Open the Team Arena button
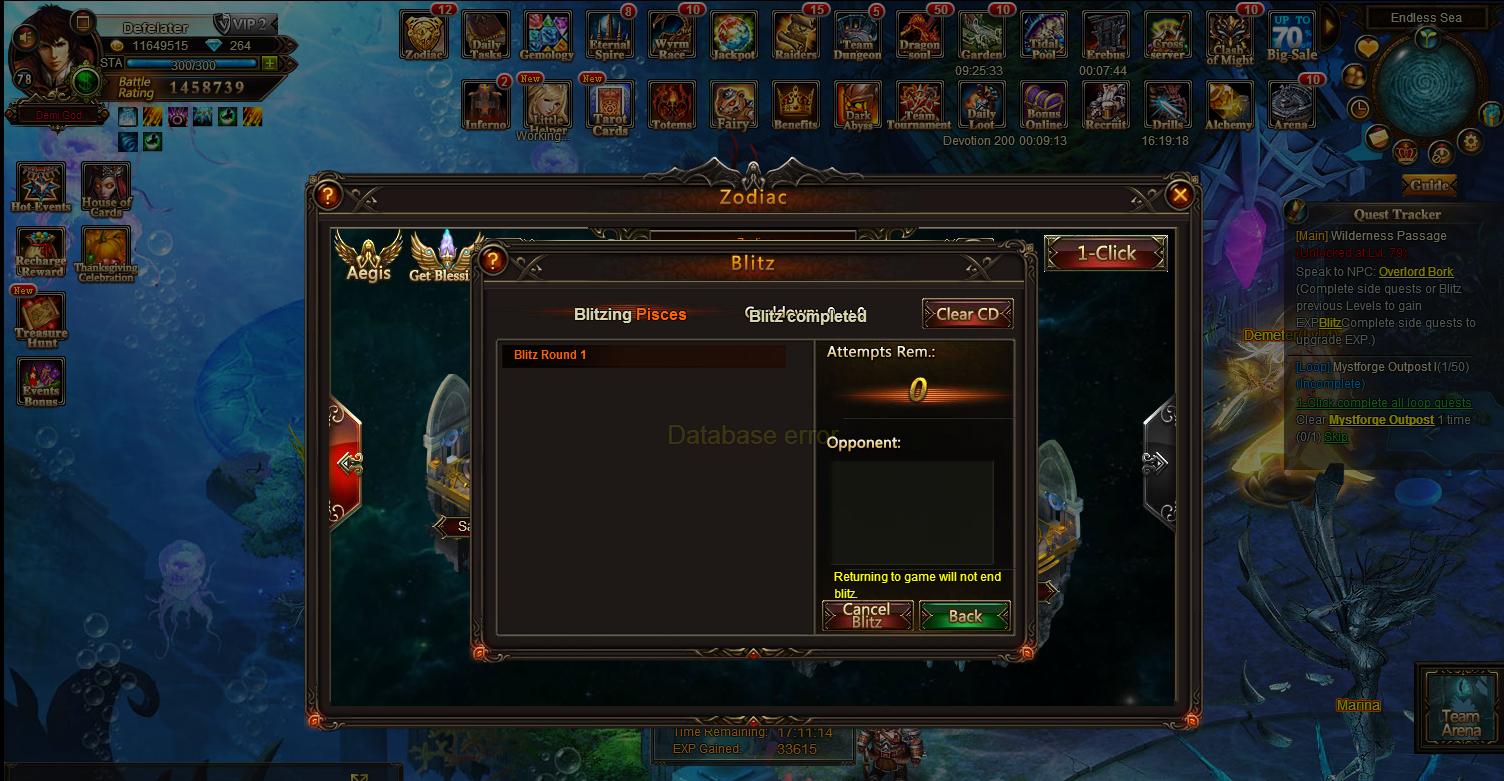The image size is (1504, 781). 1460,706
